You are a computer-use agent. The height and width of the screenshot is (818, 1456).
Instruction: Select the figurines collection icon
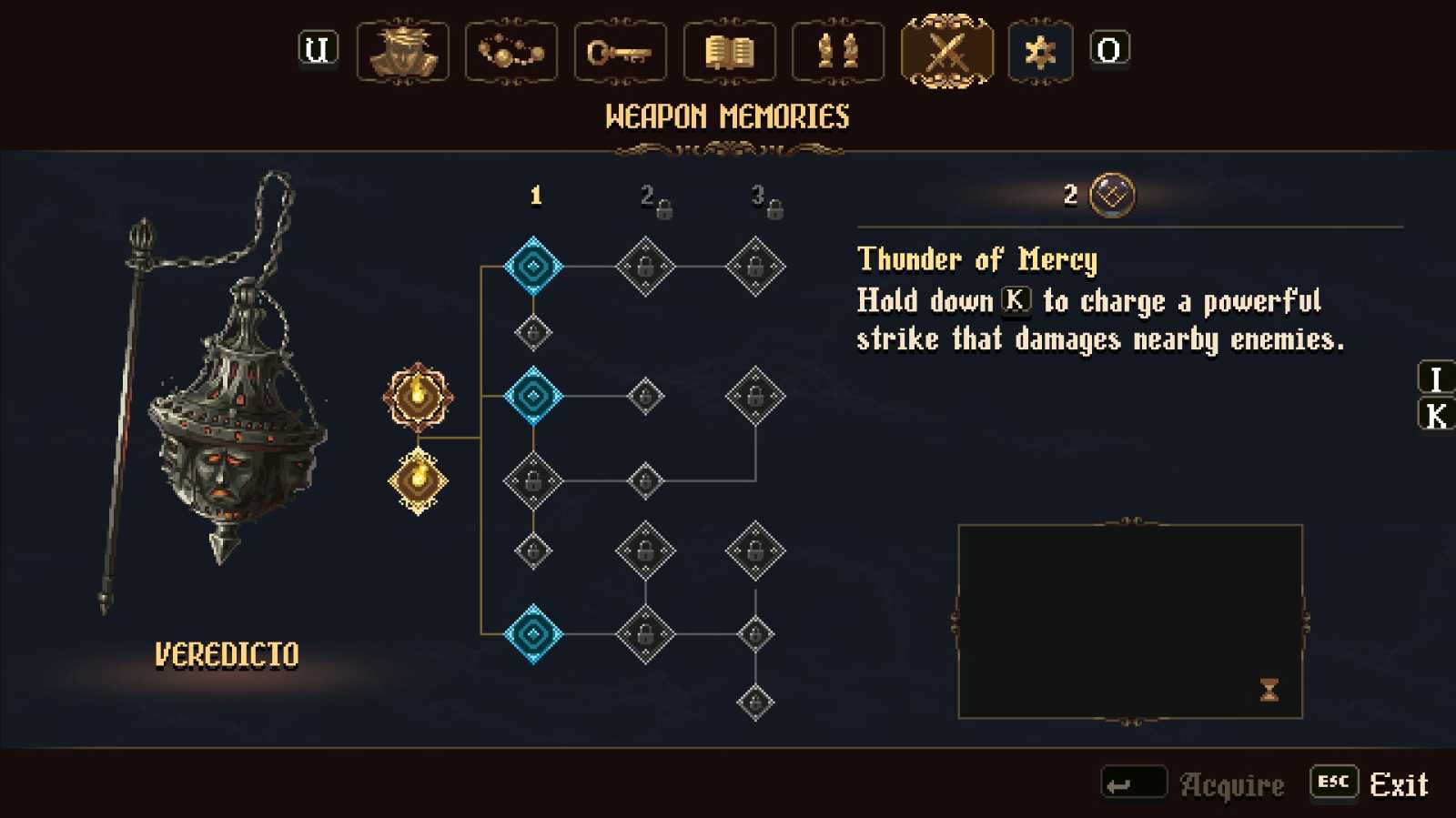click(x=838, y=52)
